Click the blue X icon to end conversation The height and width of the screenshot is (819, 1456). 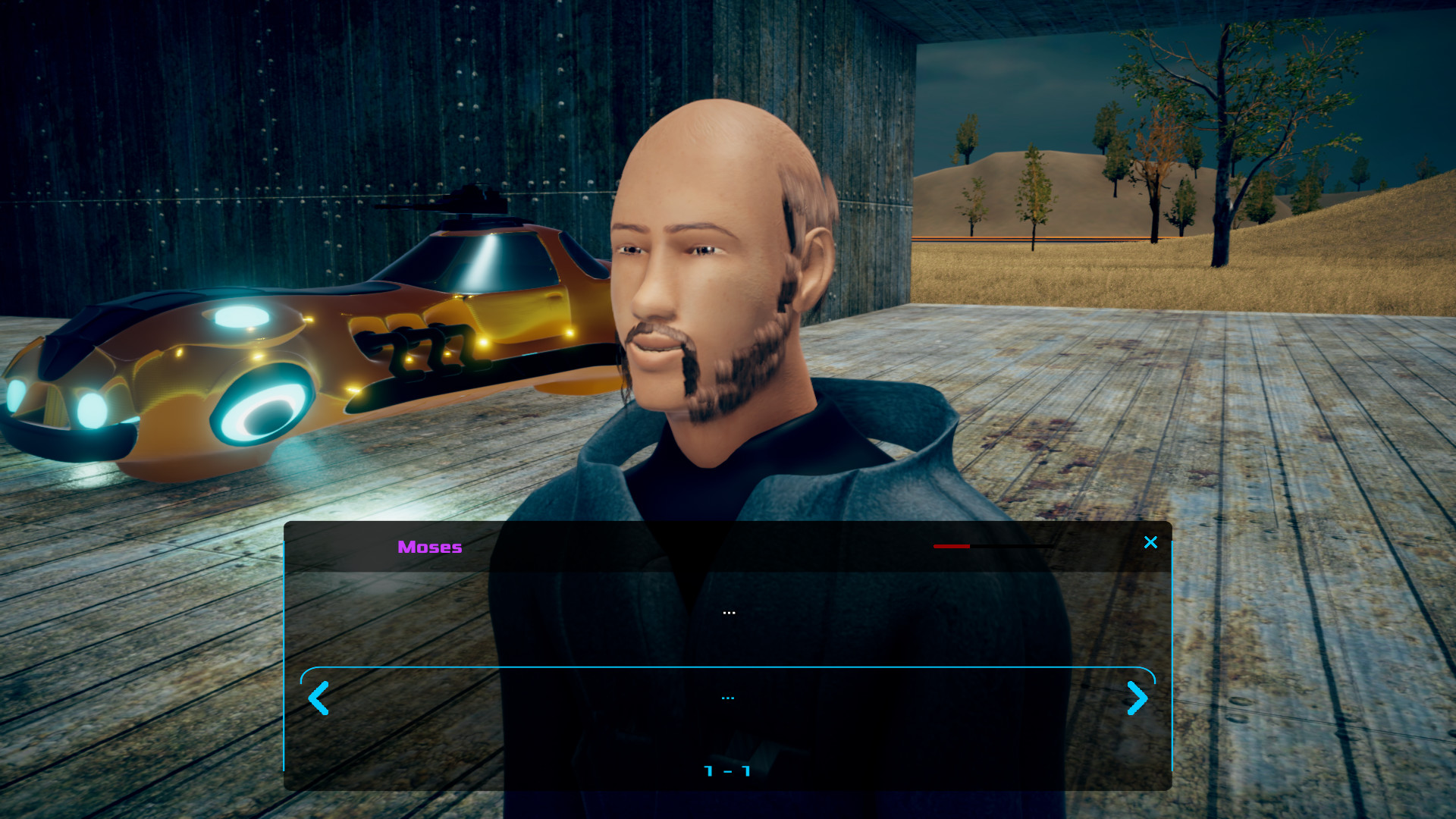coord(1150,542)
